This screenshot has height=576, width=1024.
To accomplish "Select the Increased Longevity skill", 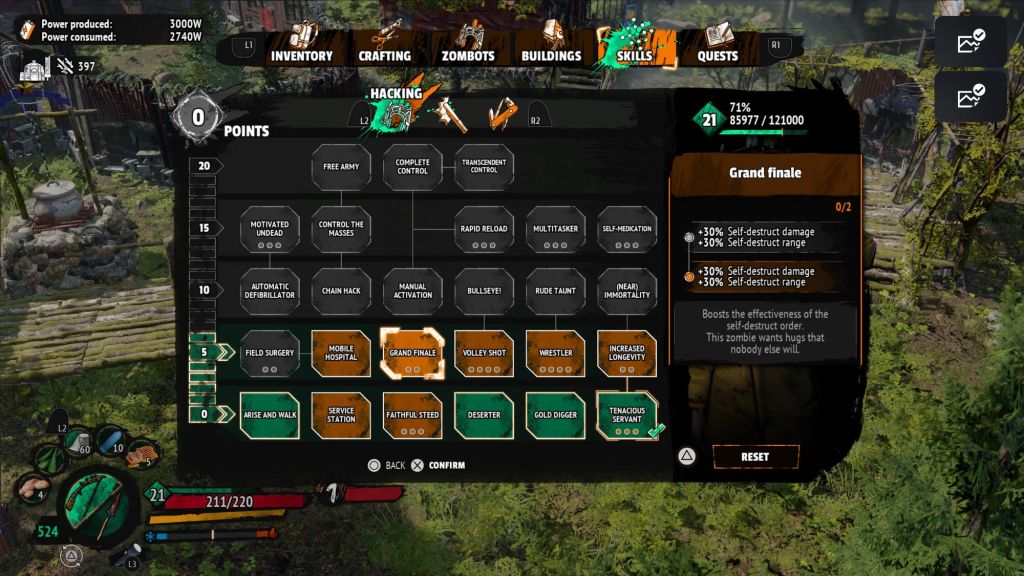I will click(x=627, y=353).
